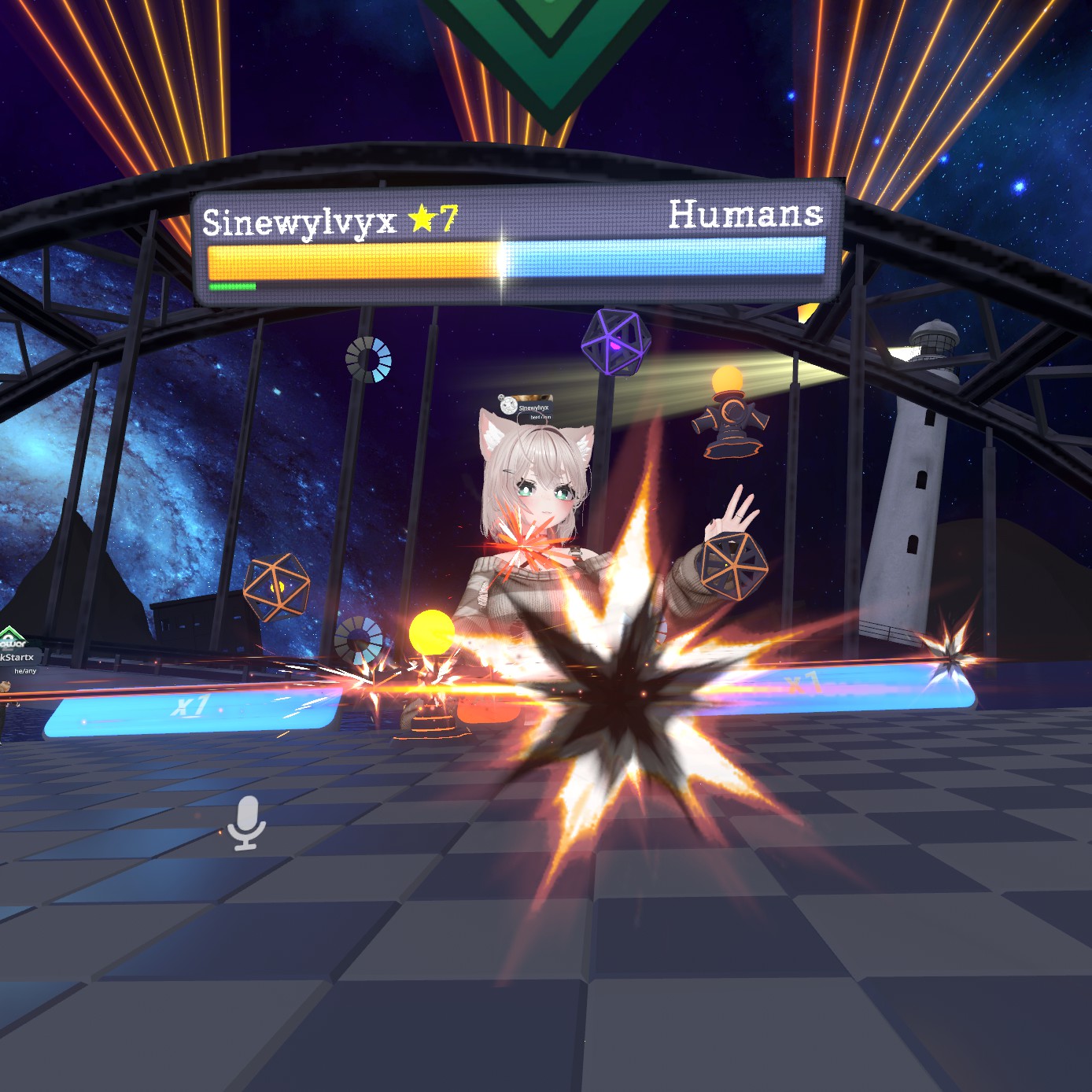The height and width of the screenshot is (1092, 1092).
Task: Select the Sinewylvyx nameplate above the avatar
Action: click(528, 407)
